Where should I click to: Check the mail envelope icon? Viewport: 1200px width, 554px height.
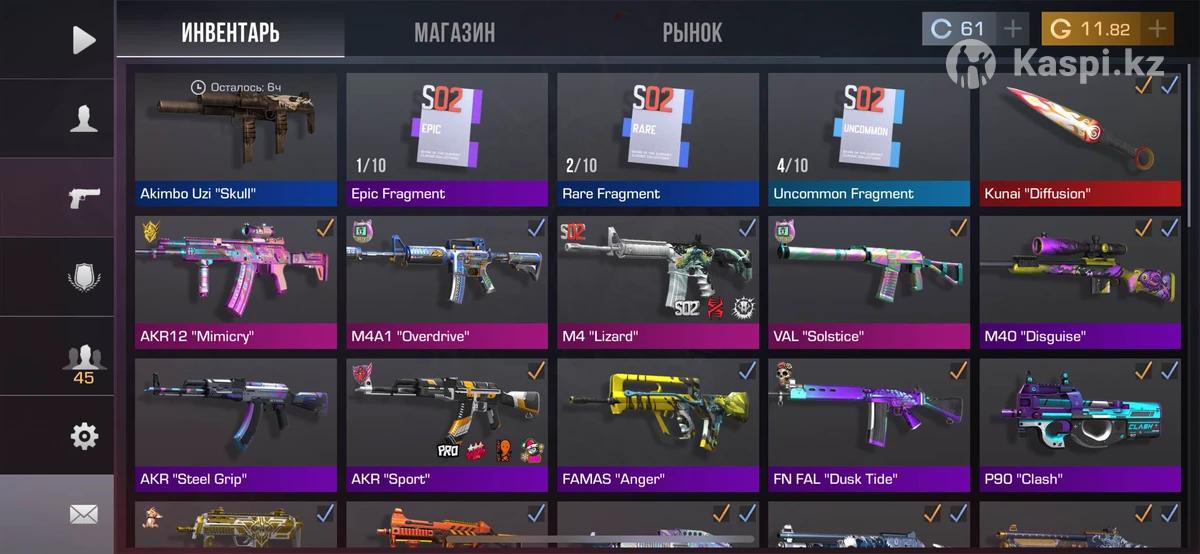click(x=84, y=515)
